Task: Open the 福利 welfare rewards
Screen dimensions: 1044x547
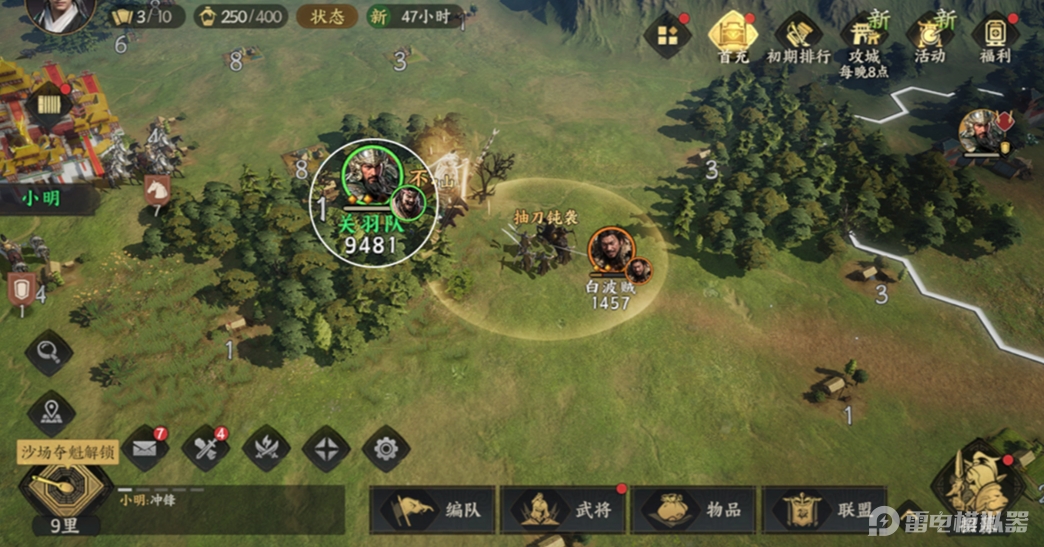Action: click(x=996, y=38)
